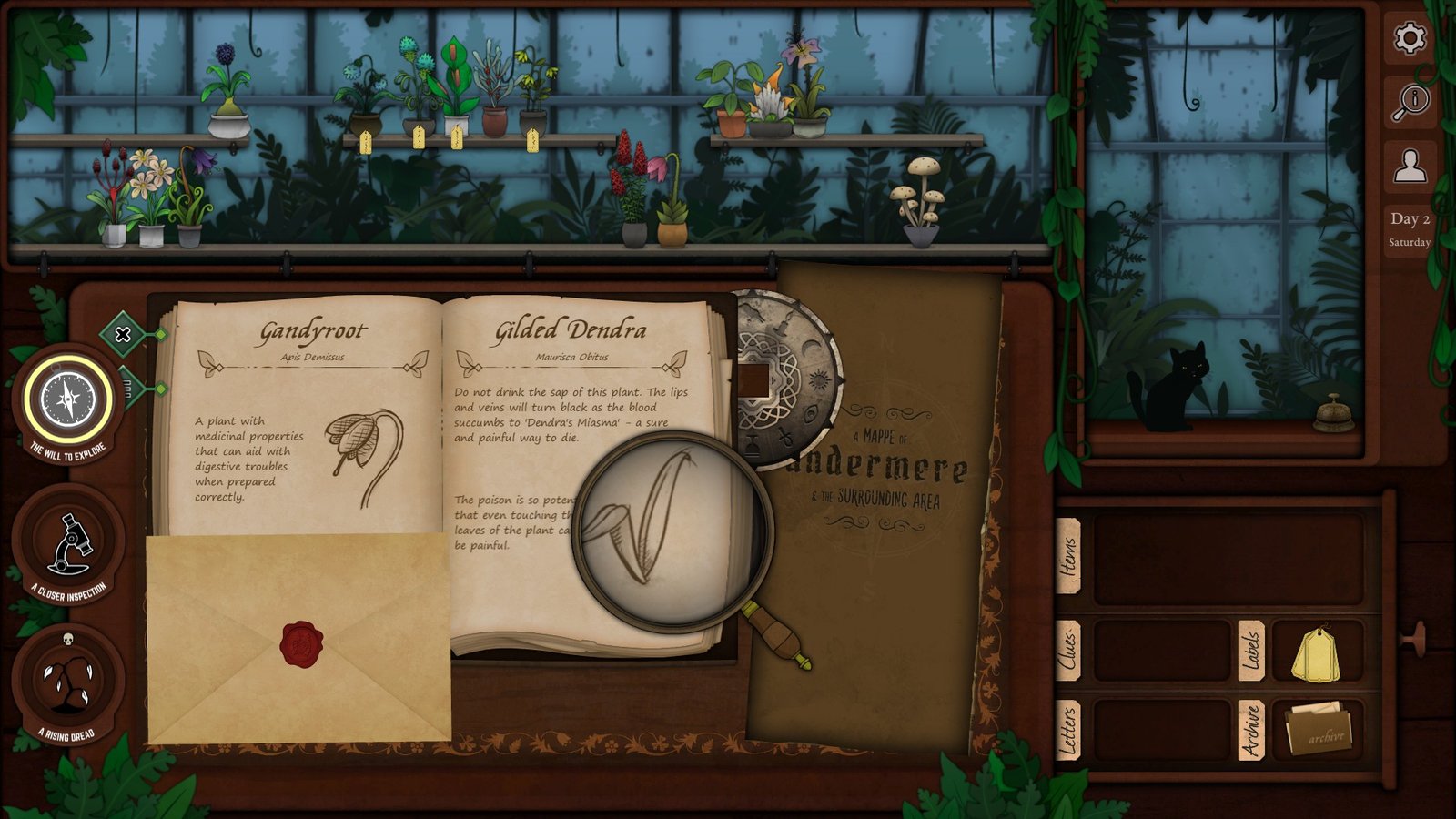Open the player profile silhouette icon
This screenshot has width=1456, height=819.
[1410, 167]
